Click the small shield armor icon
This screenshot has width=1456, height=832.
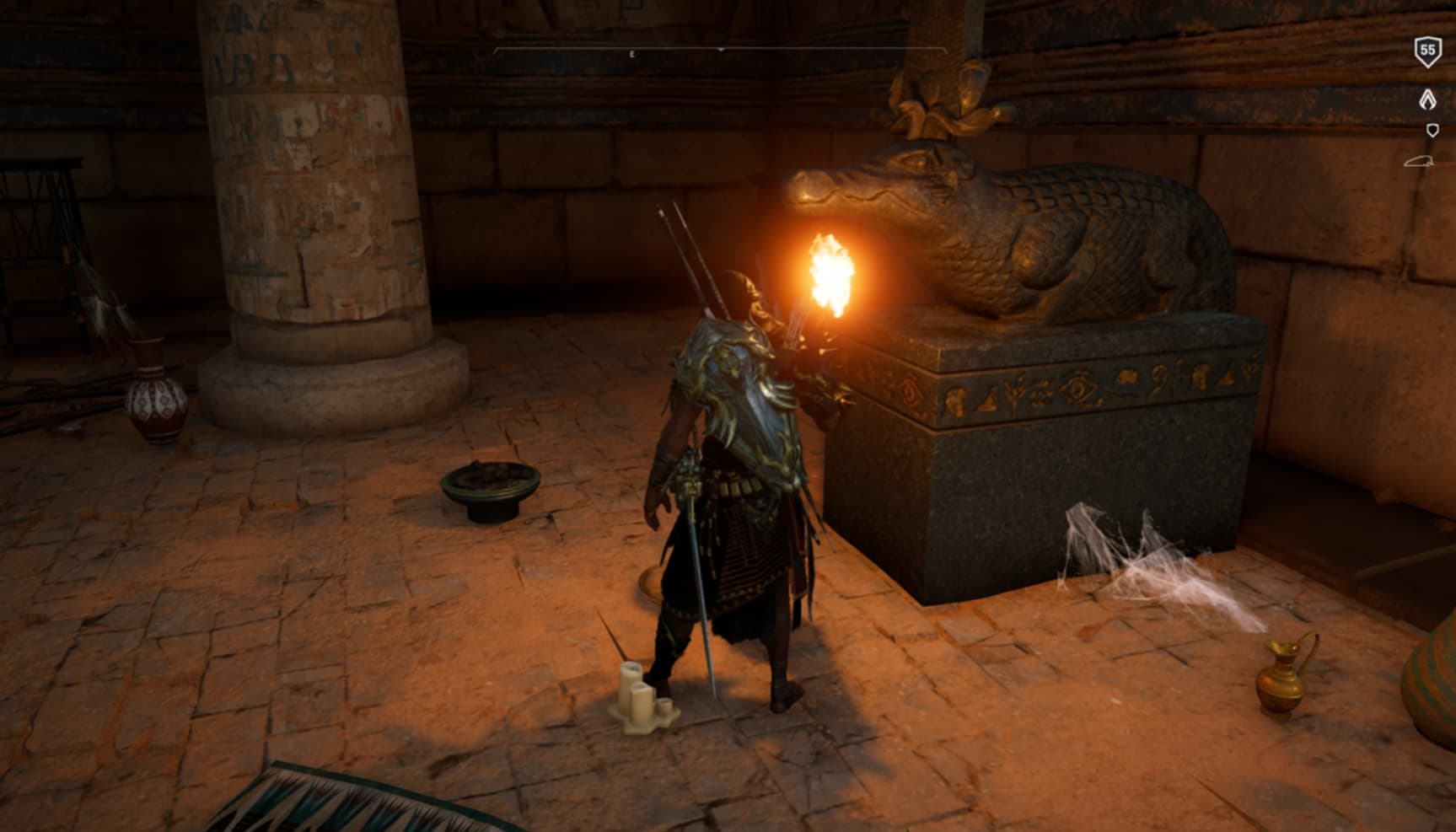tap(1432, 130)
